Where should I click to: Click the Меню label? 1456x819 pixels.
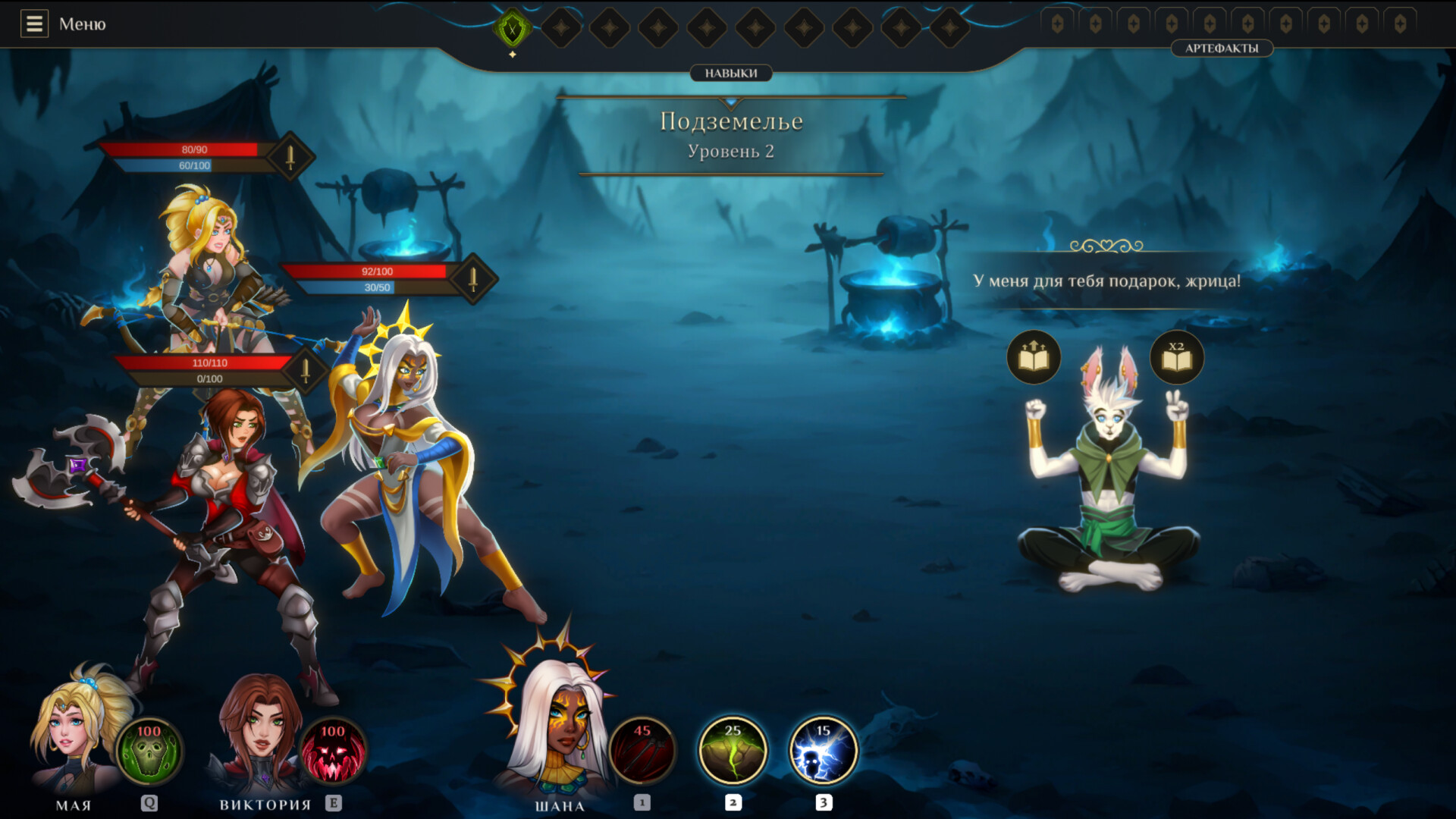pyautogui.click(x=82, y=24)
